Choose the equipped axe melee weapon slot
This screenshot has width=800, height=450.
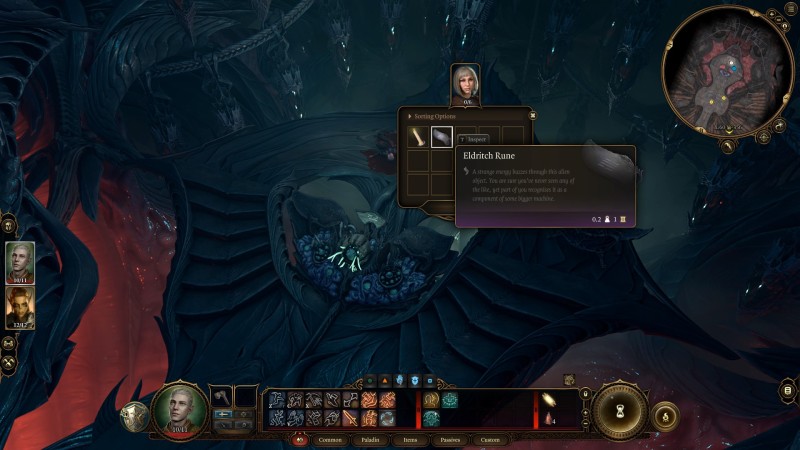pos(221,397)
